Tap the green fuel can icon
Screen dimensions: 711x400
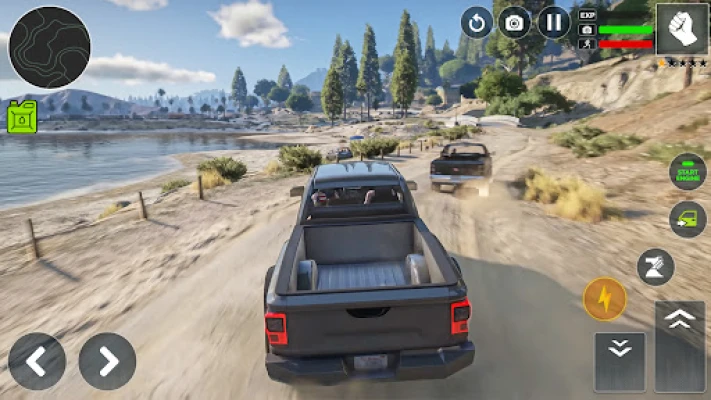click(22, 117)
